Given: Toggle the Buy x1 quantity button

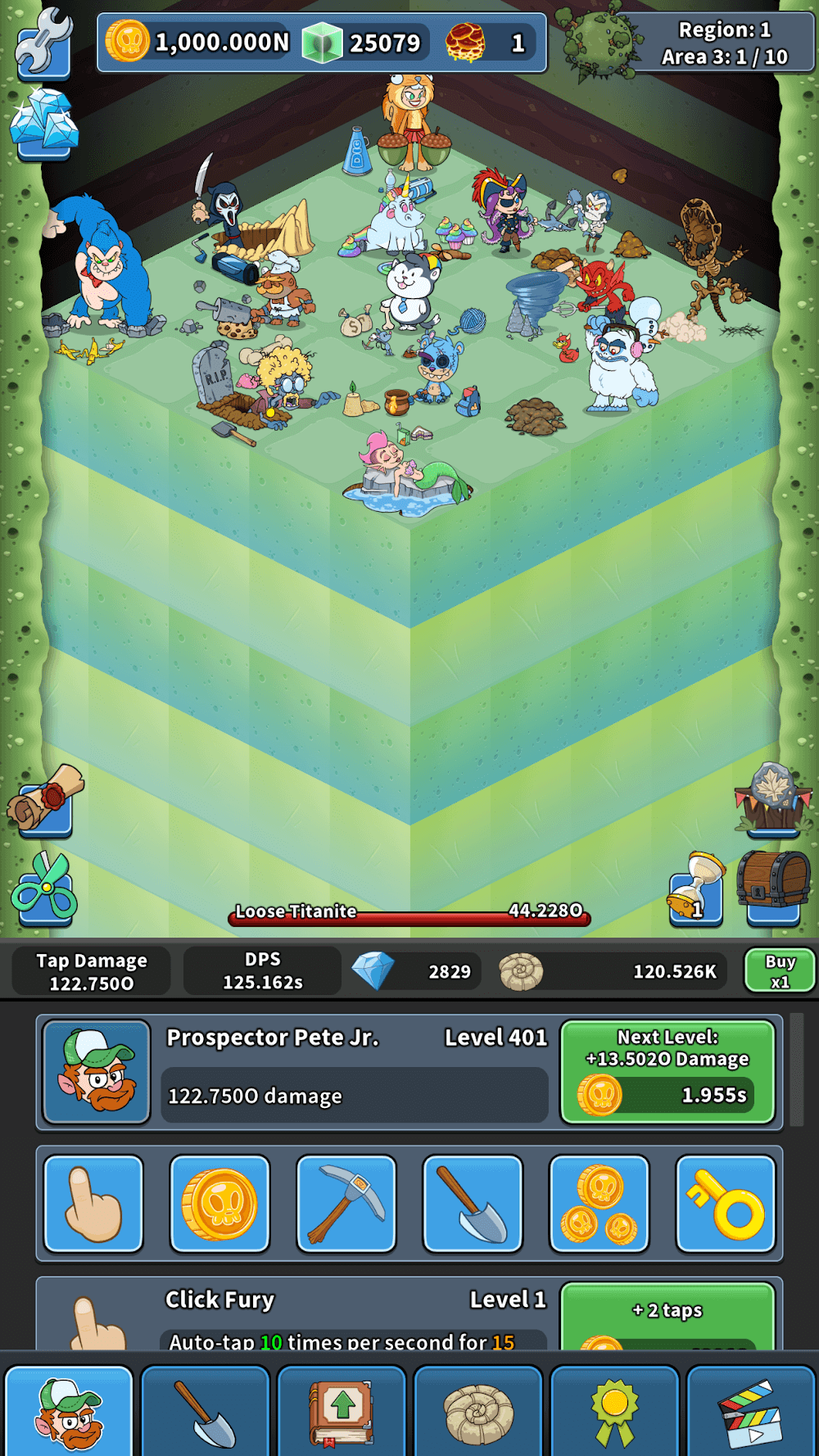Looking at the screenshot, I should [x=779, y=971].
